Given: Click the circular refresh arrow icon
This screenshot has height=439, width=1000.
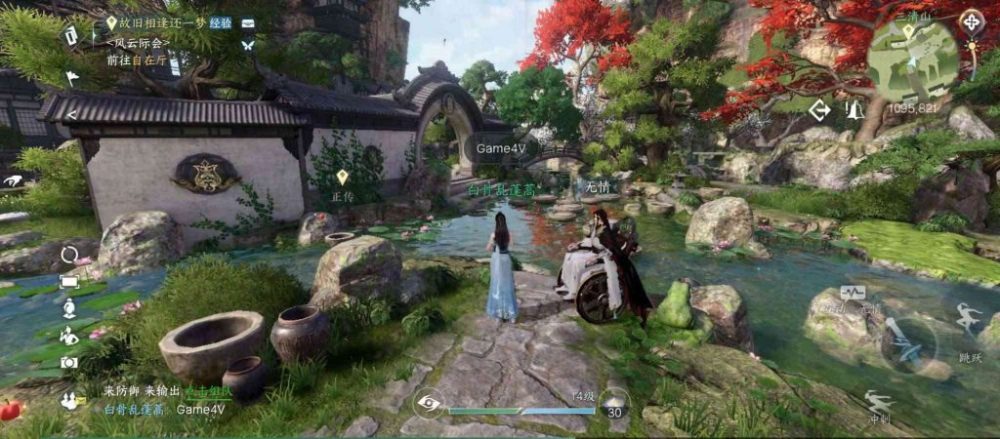Looking at the screenshot, I should coord(69,255).
